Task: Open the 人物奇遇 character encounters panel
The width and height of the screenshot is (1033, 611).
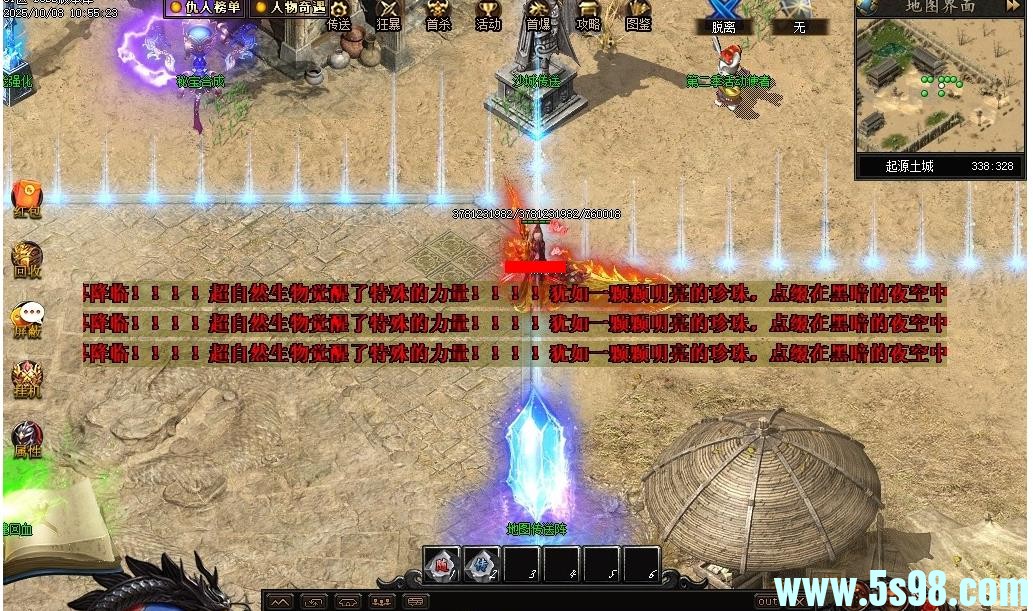Action: (x=290, y=8)
